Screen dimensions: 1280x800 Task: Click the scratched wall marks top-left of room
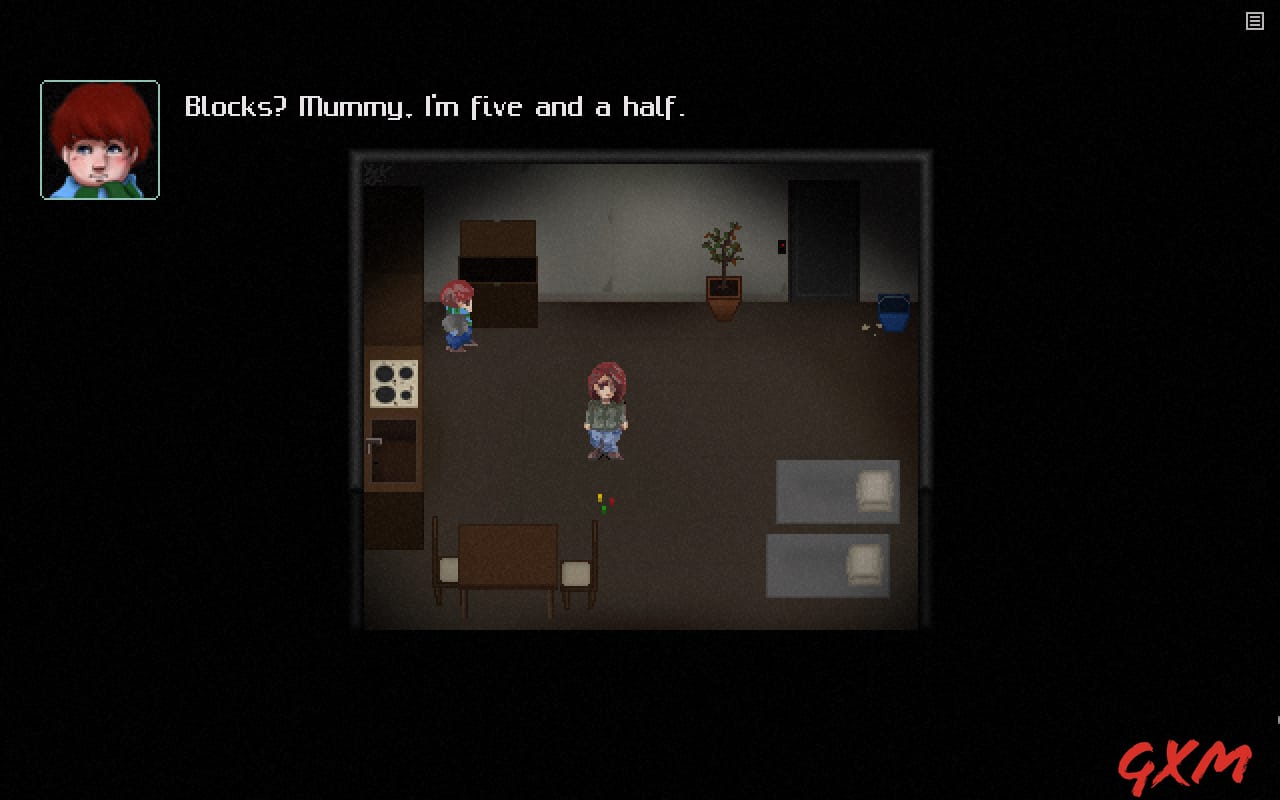(x=377, y=172)
